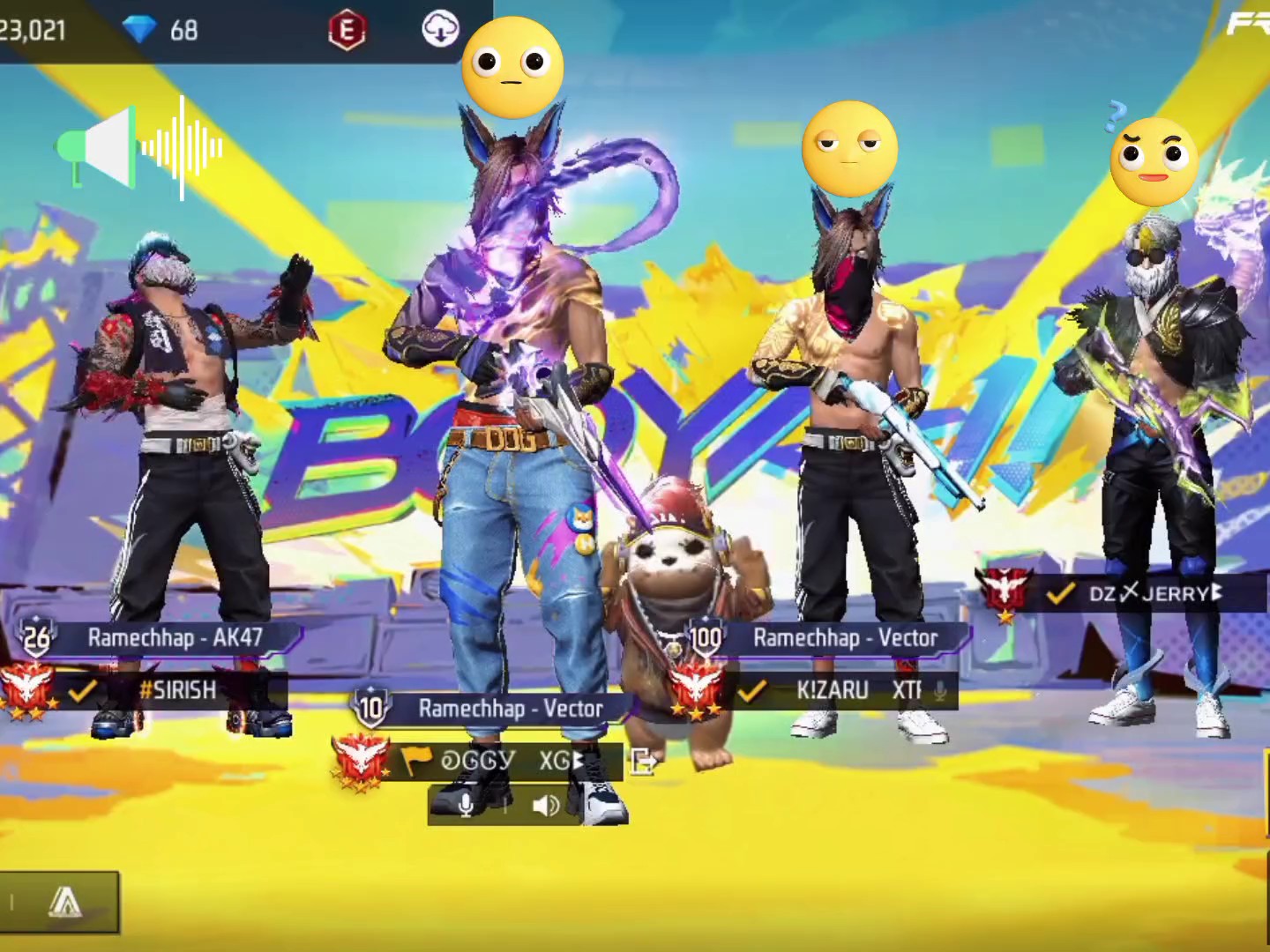Image resolution: width=1270 pixels, height=952 pixels.
Task: Toggle the speaker volume icon
Action: pos(546,804)
